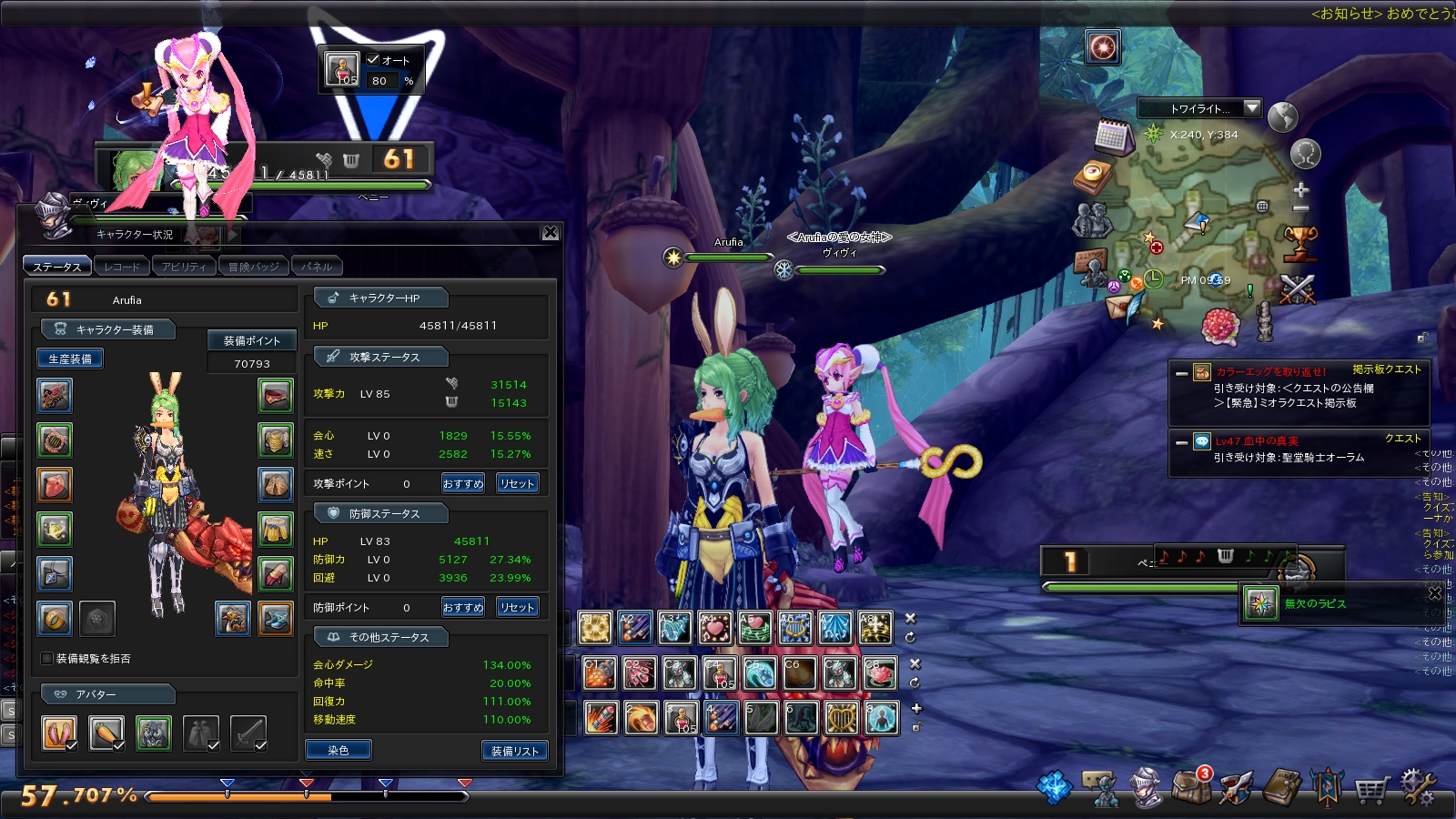Switch to the レコード tab

[x=122, y=267]
